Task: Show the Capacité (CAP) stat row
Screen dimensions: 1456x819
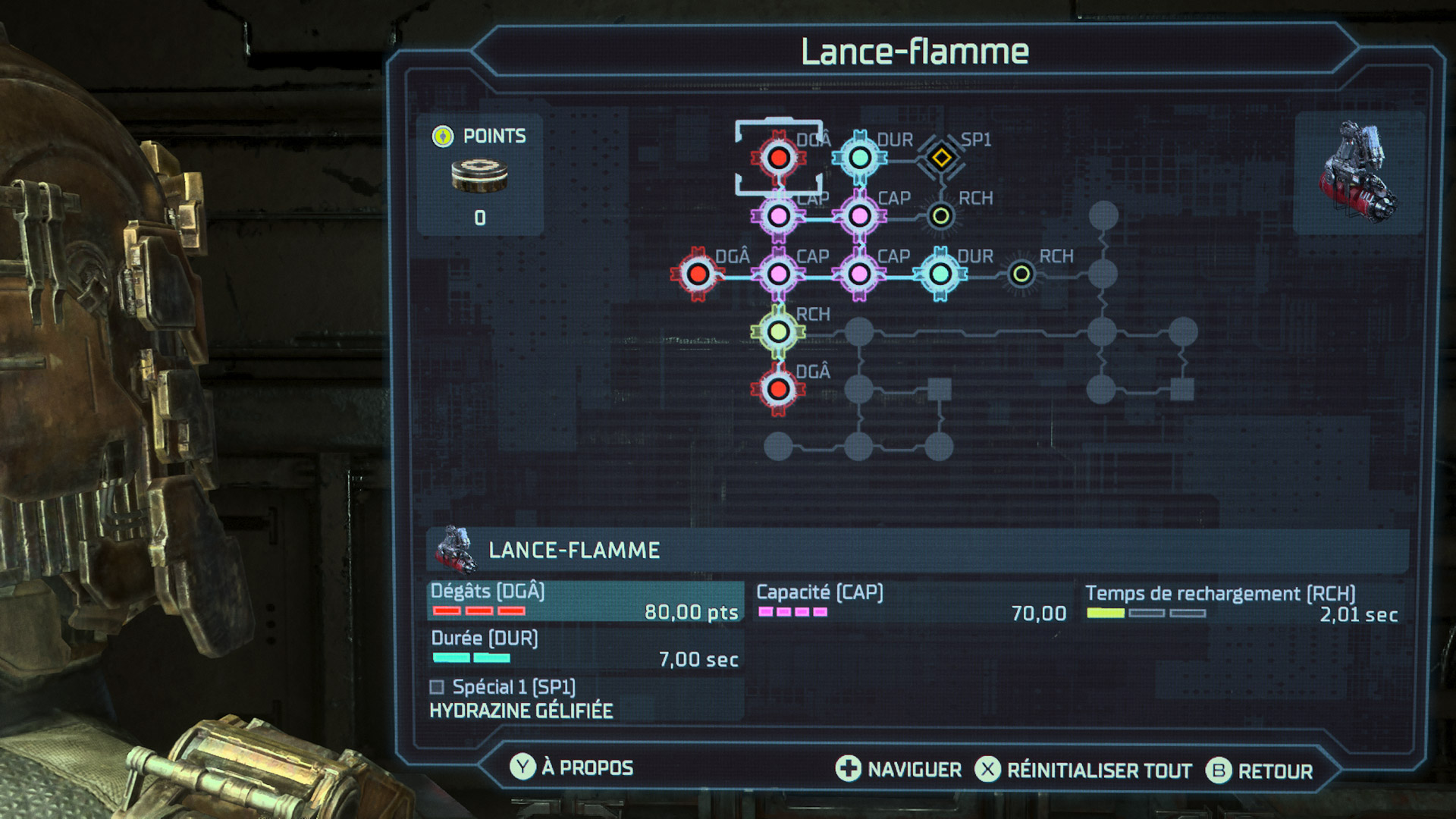Action: 912,603
